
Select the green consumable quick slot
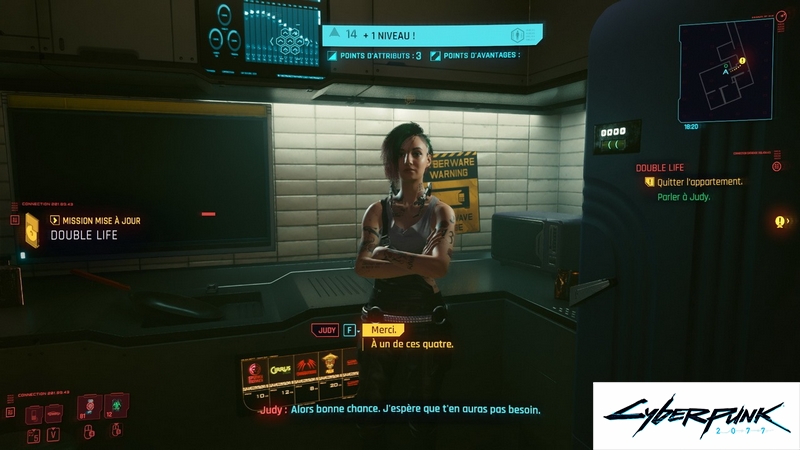pyautogui.click(x=116, y=405)
